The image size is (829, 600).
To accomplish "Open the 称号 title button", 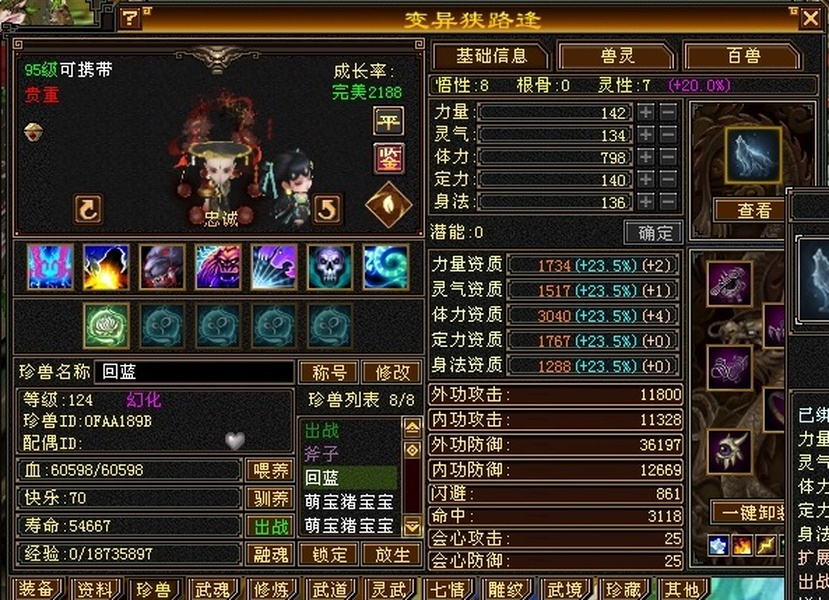I will [327, 372].
